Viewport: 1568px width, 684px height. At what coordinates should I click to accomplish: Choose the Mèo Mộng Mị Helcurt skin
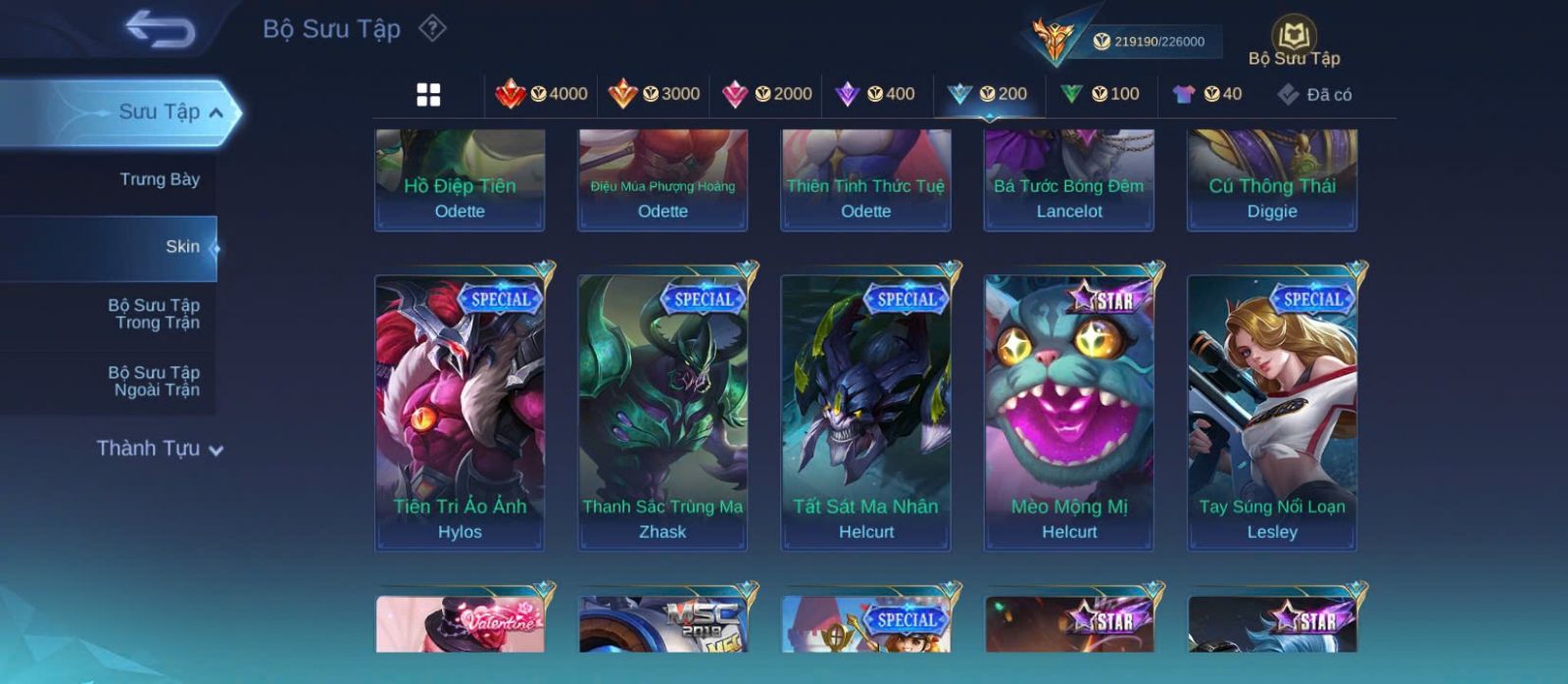1069,412
